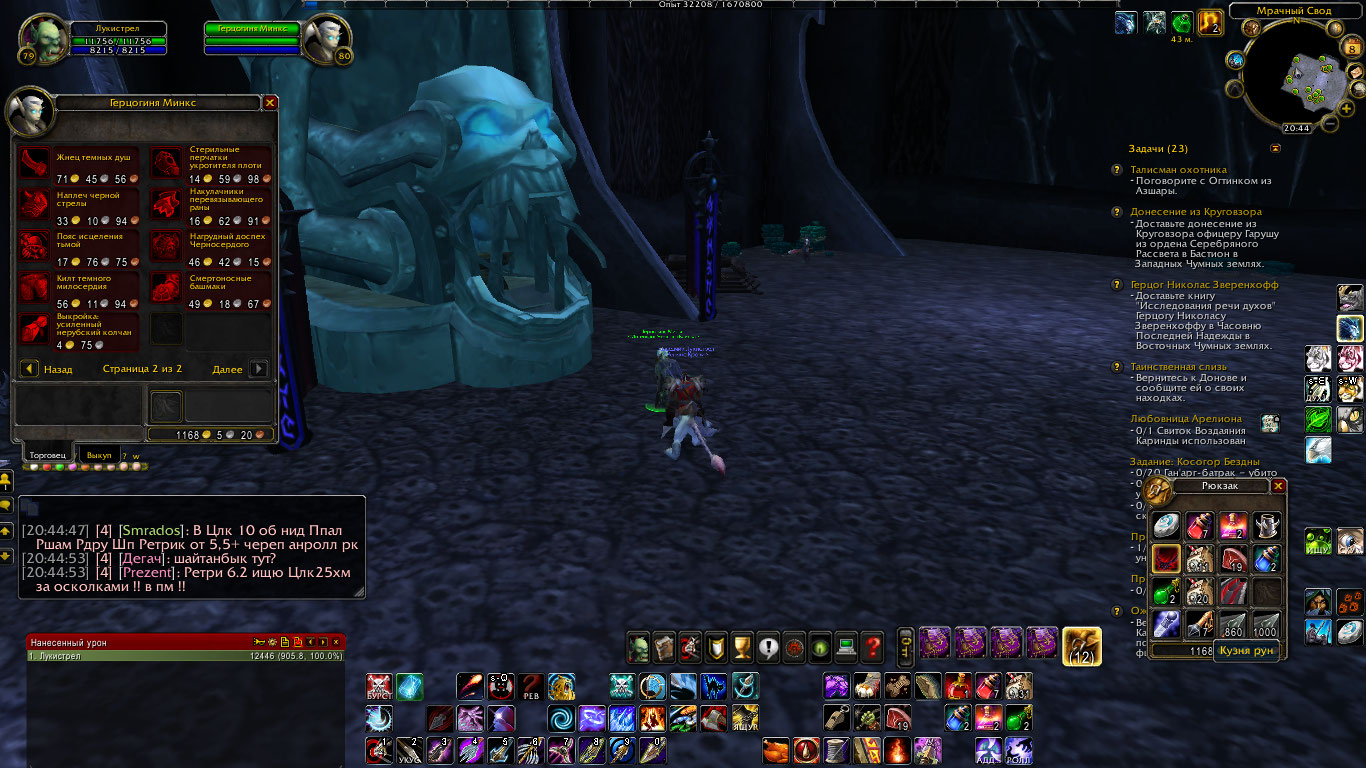This screenshot has height=768, width=1366.
Task: Buy the Смертоносные башмаки boots
Action: tap(166, 287)
